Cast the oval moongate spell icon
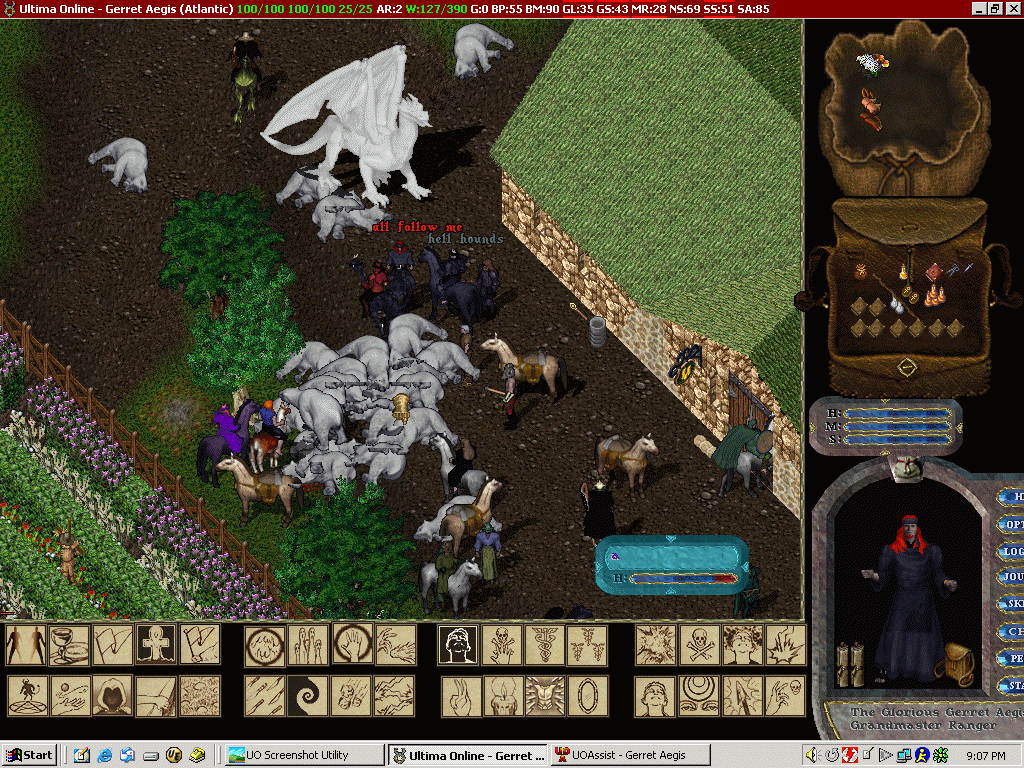1024x768 pixels. point(587,696)
